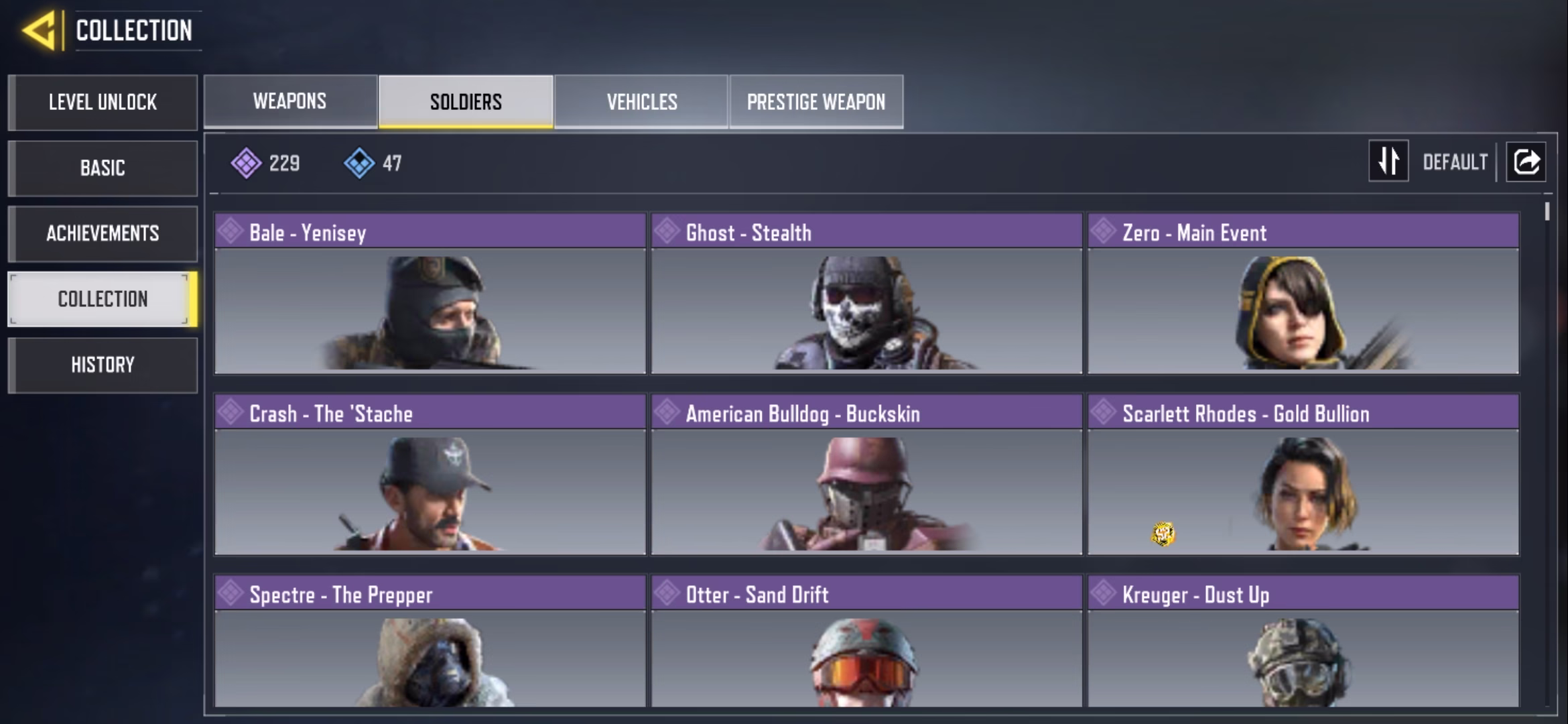Viewport: 1568px width, 724px height.
Task: Pick the American Bulldog - Buckskin card
Action: (x=866, y=475)
